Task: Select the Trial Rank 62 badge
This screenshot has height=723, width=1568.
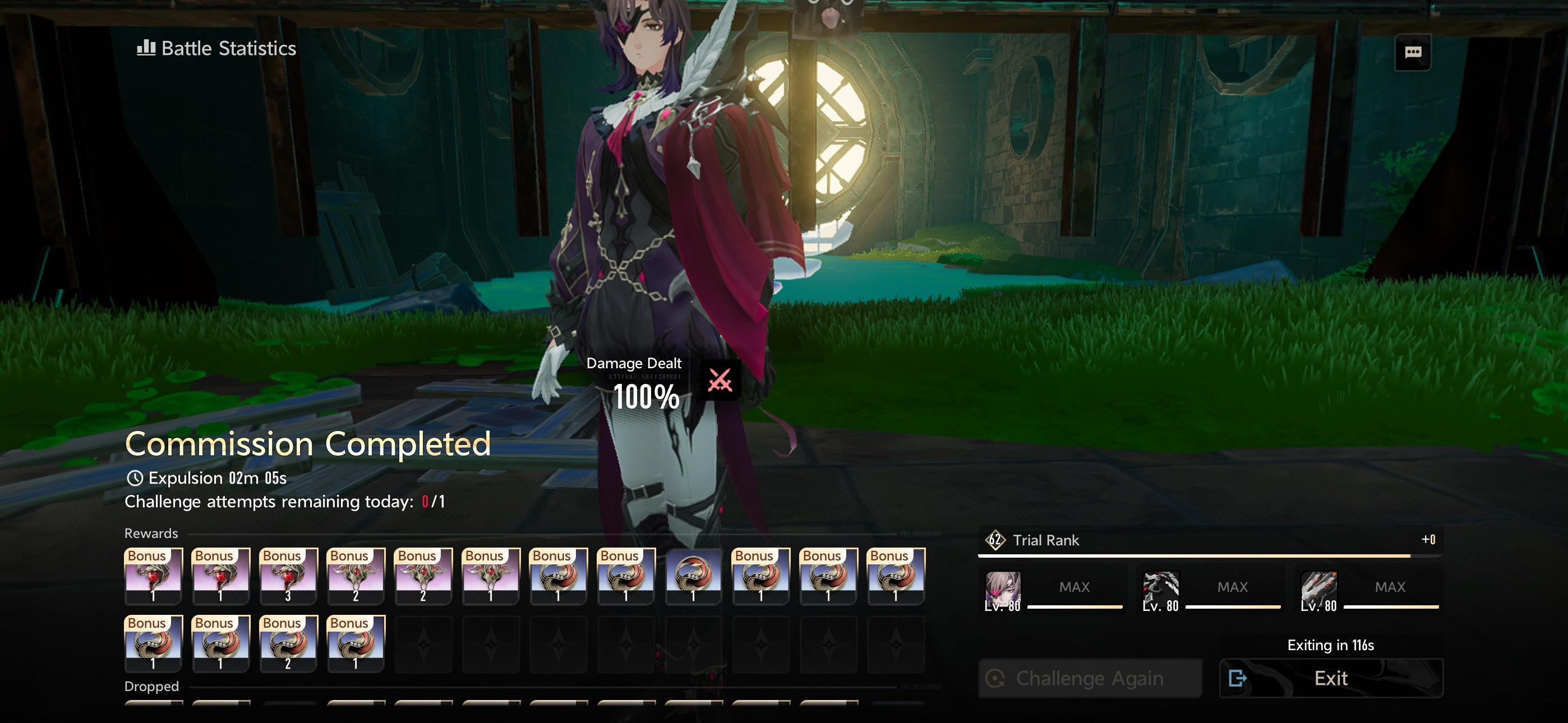Action: point(995,540)
